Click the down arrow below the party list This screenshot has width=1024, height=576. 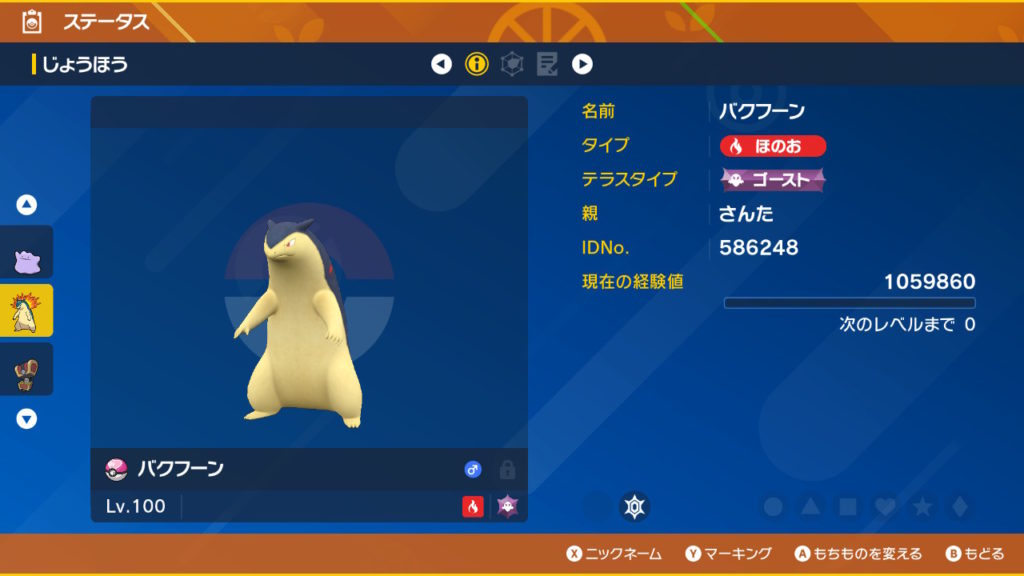tap(27, 419)
